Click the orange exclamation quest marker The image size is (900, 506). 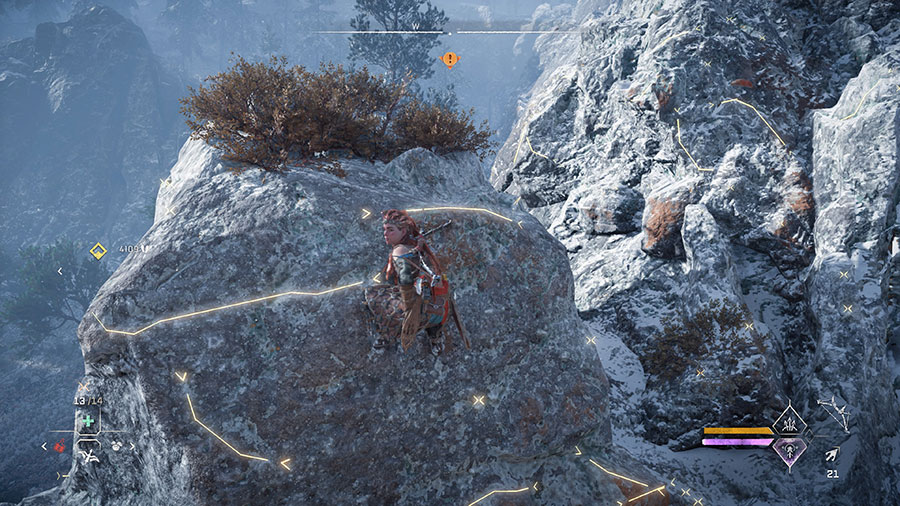pos(450,59)
